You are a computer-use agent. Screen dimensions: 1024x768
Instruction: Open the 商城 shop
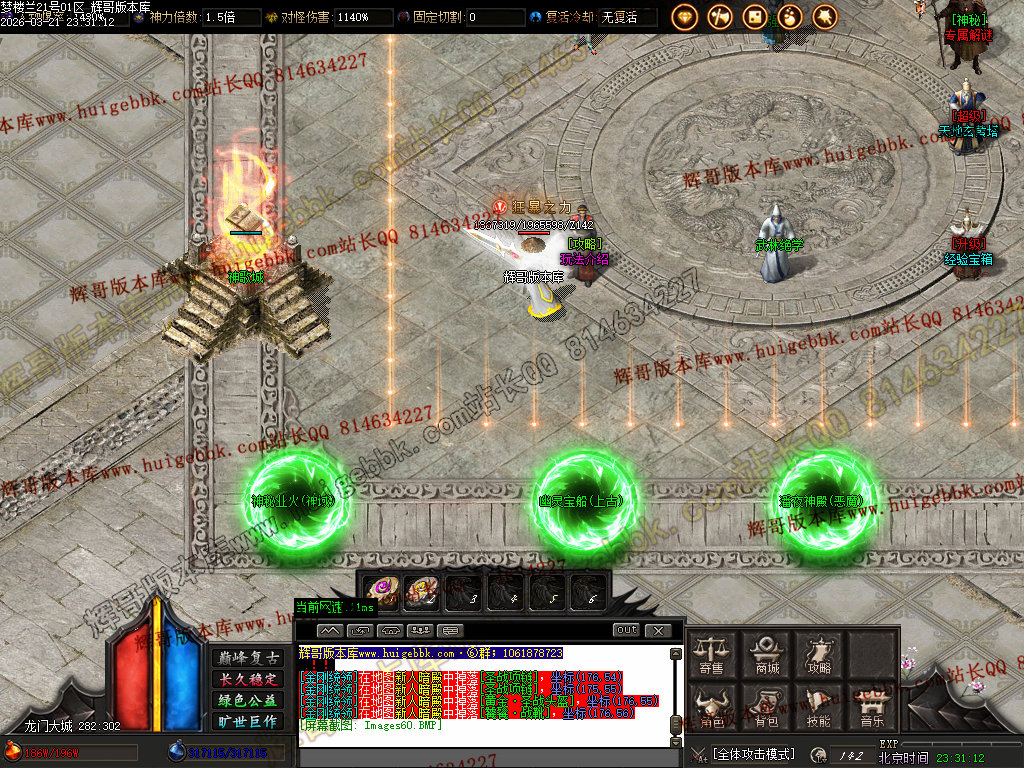tap(767, 654)
